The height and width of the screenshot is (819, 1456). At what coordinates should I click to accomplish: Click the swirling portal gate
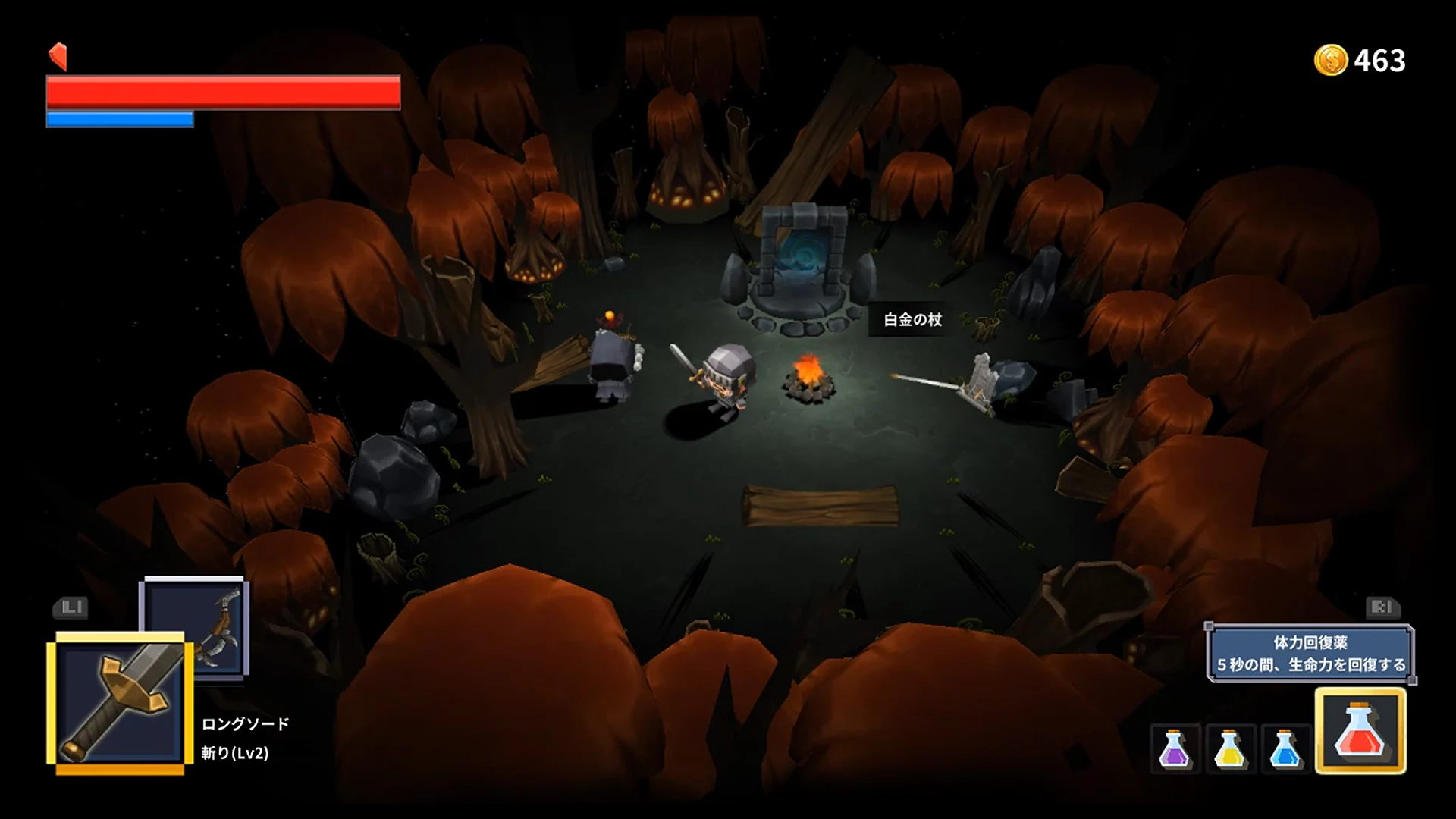(x=803, y=250)
